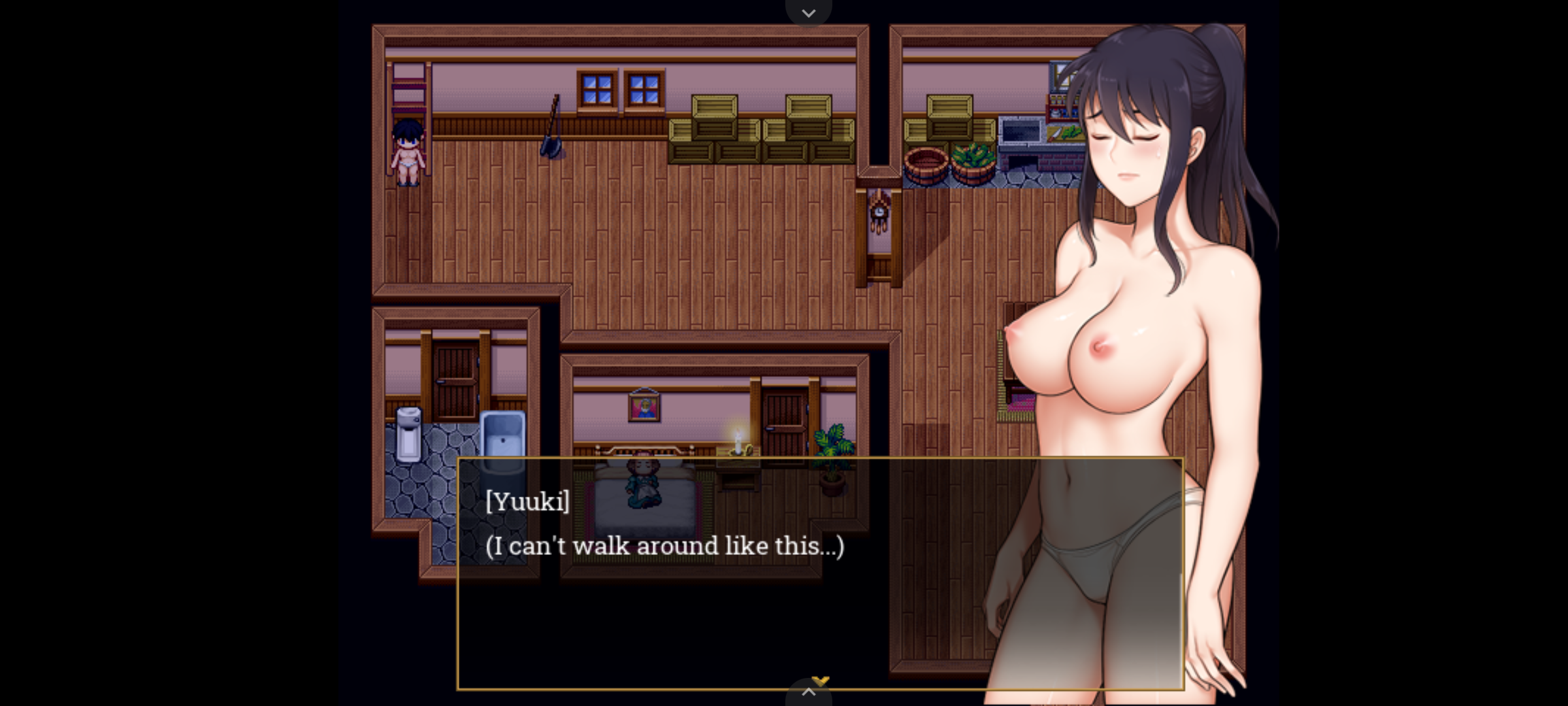Viewport: 1568px width, 706px height.
Task: Expand the top chevron-down overlay tab
Action: (x=808, y=12)
